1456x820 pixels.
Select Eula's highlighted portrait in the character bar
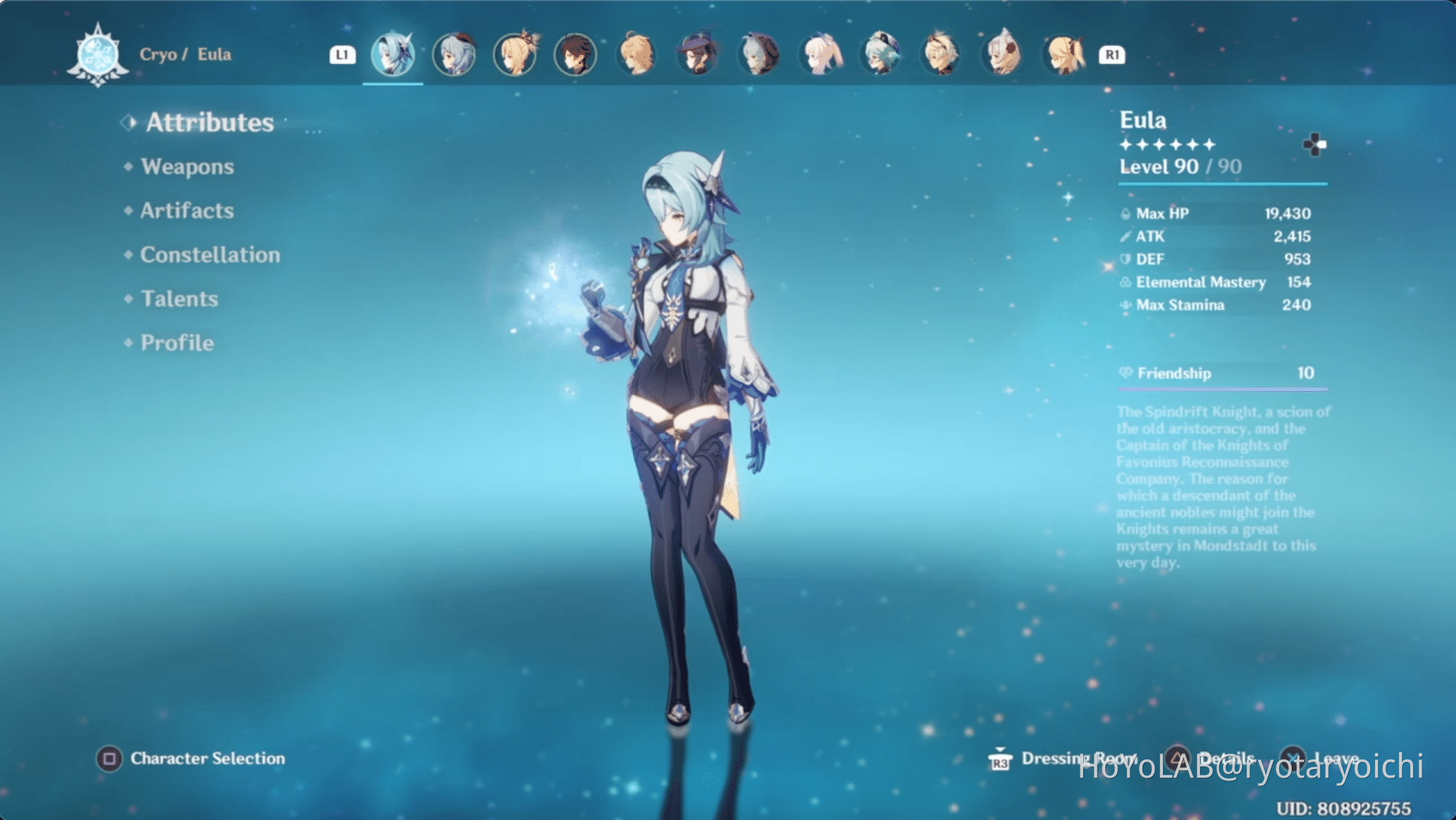click(x=393, y=54)
